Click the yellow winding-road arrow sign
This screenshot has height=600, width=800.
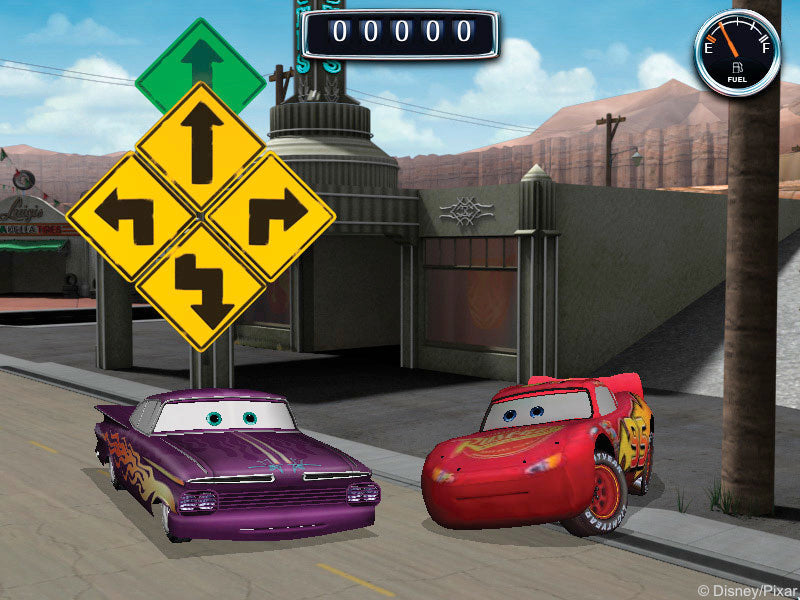201,284
